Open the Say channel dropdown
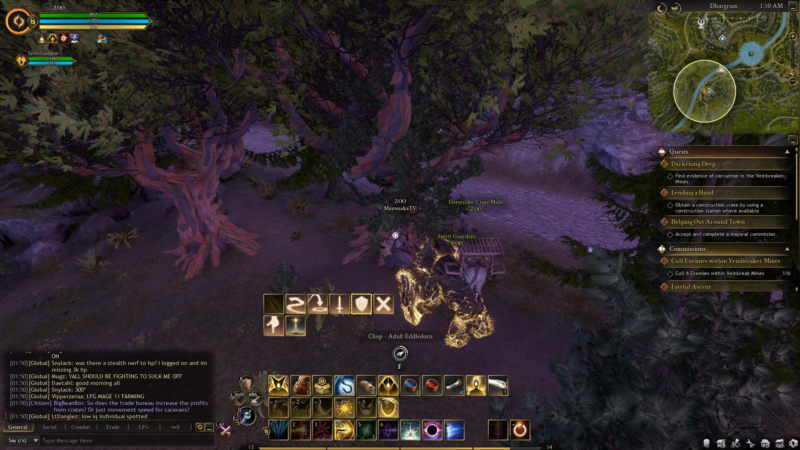800x450 pixels. pos(20,440)
